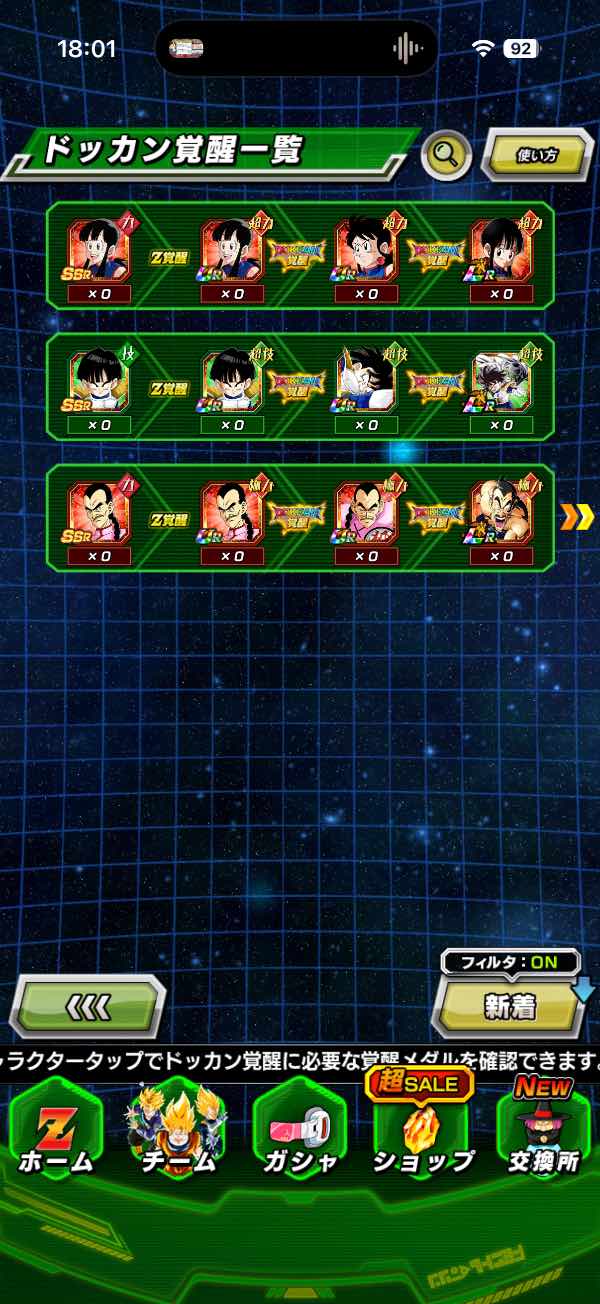Choose the LR Chi-Chi card

[502, 250]
